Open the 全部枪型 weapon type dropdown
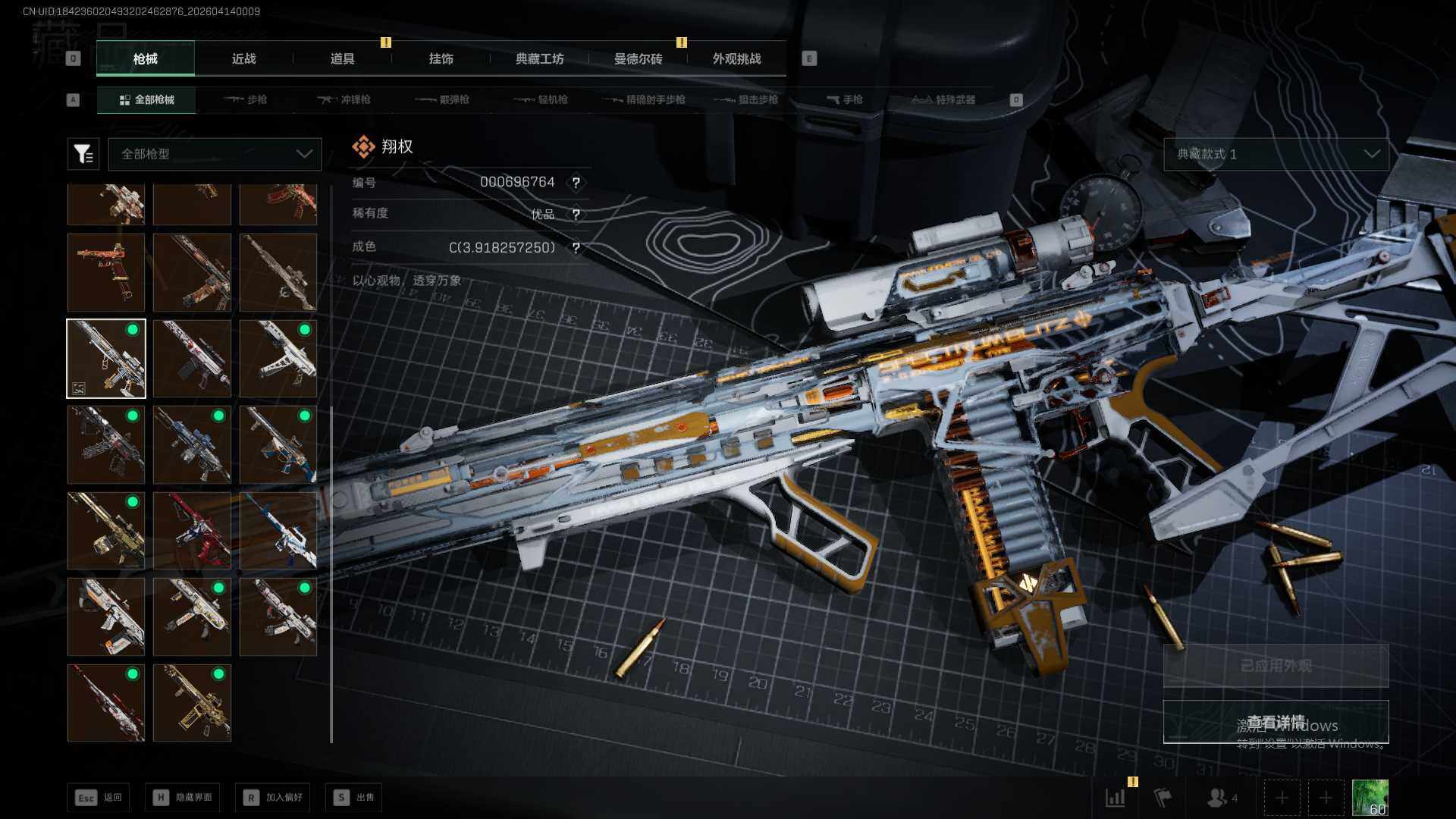1456x819 pixels. [215, 154]
